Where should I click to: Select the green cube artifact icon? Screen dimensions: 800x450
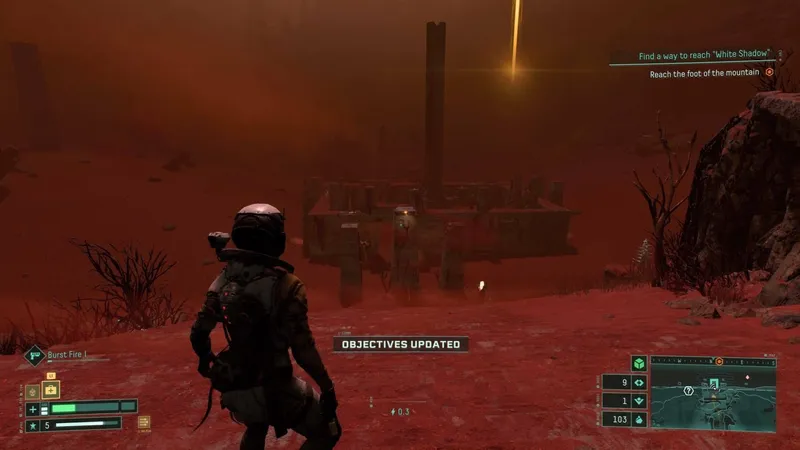(638, 361)
